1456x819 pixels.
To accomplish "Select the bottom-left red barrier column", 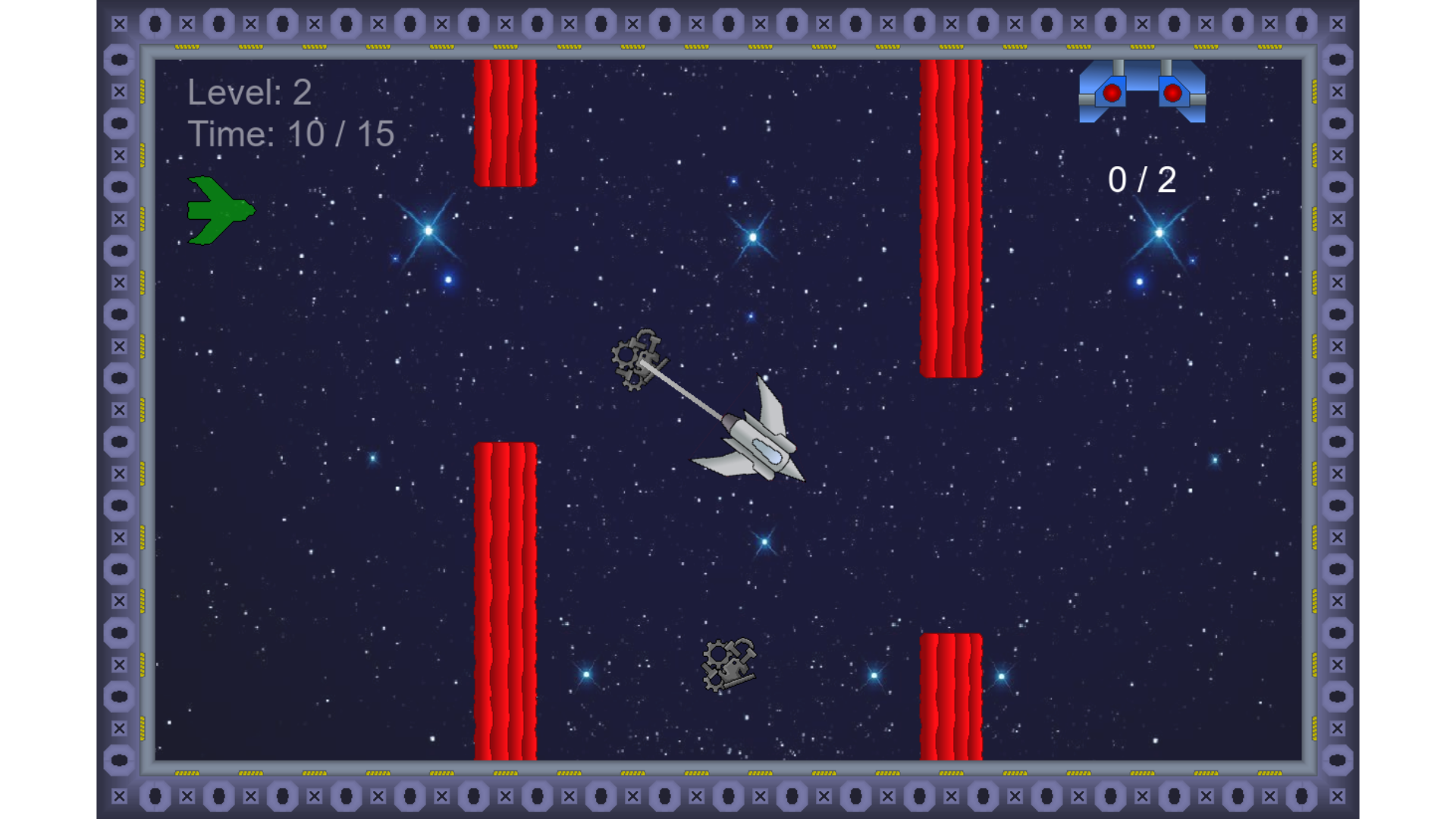I will [x=504, y=599].
